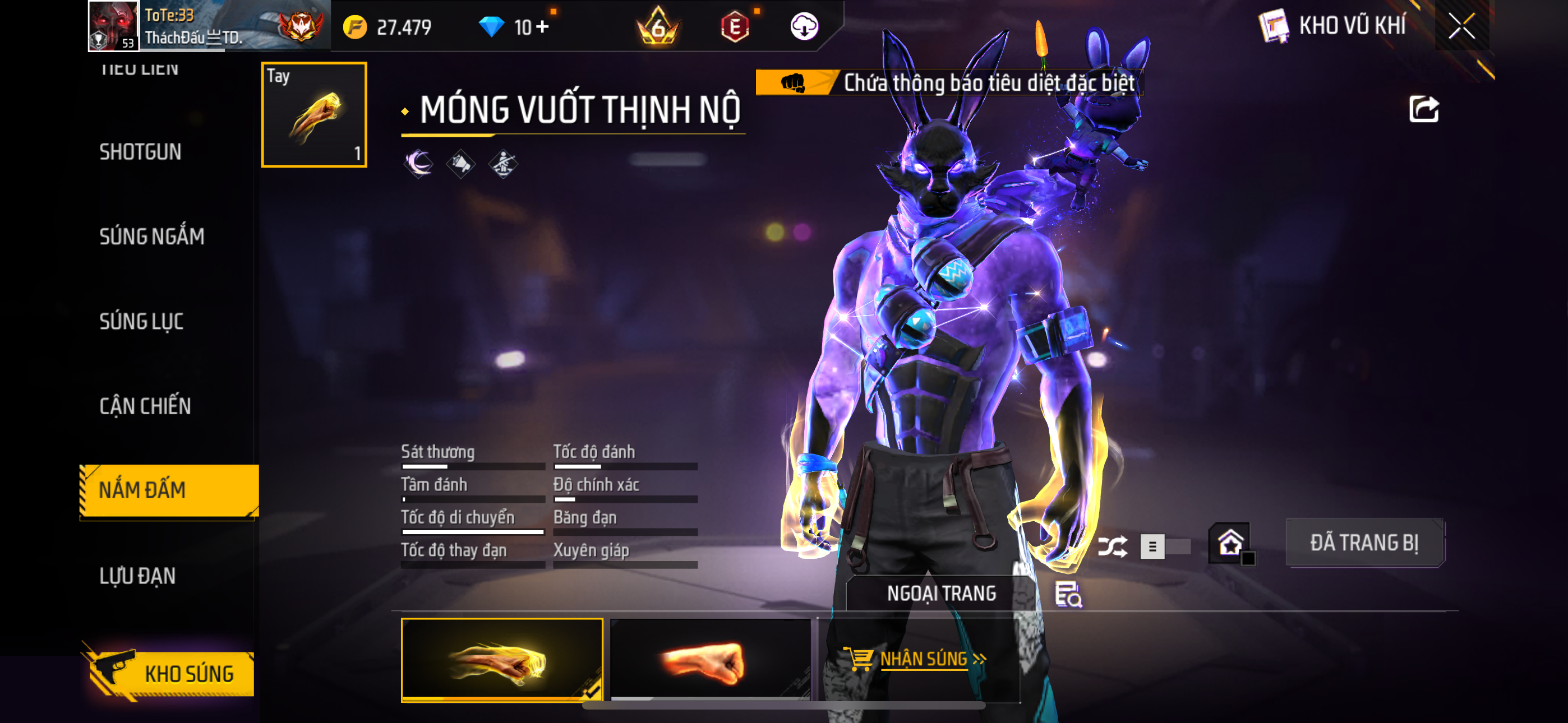The image size is (1568, 723).
Task: Add diamonds with the plus button
Action: (542, 27)
